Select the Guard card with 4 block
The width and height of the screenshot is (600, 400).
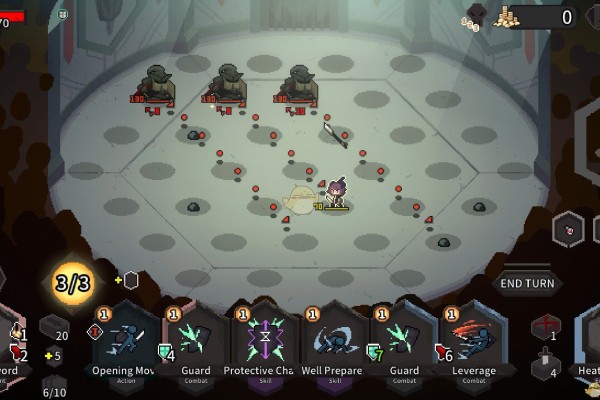click(x=195, y=345)
